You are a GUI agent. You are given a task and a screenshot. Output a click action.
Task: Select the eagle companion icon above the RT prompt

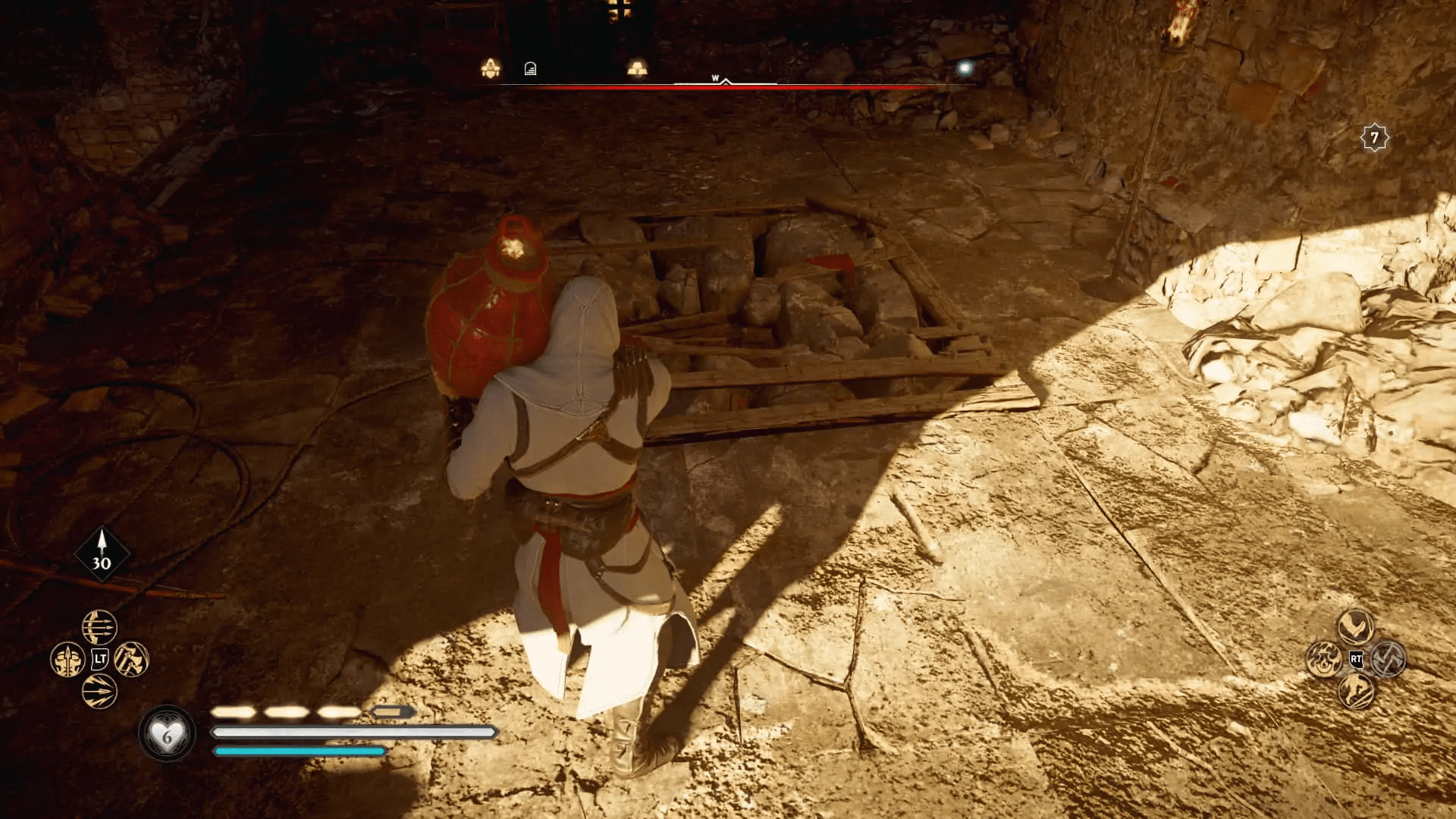(x=1355, y=626)
